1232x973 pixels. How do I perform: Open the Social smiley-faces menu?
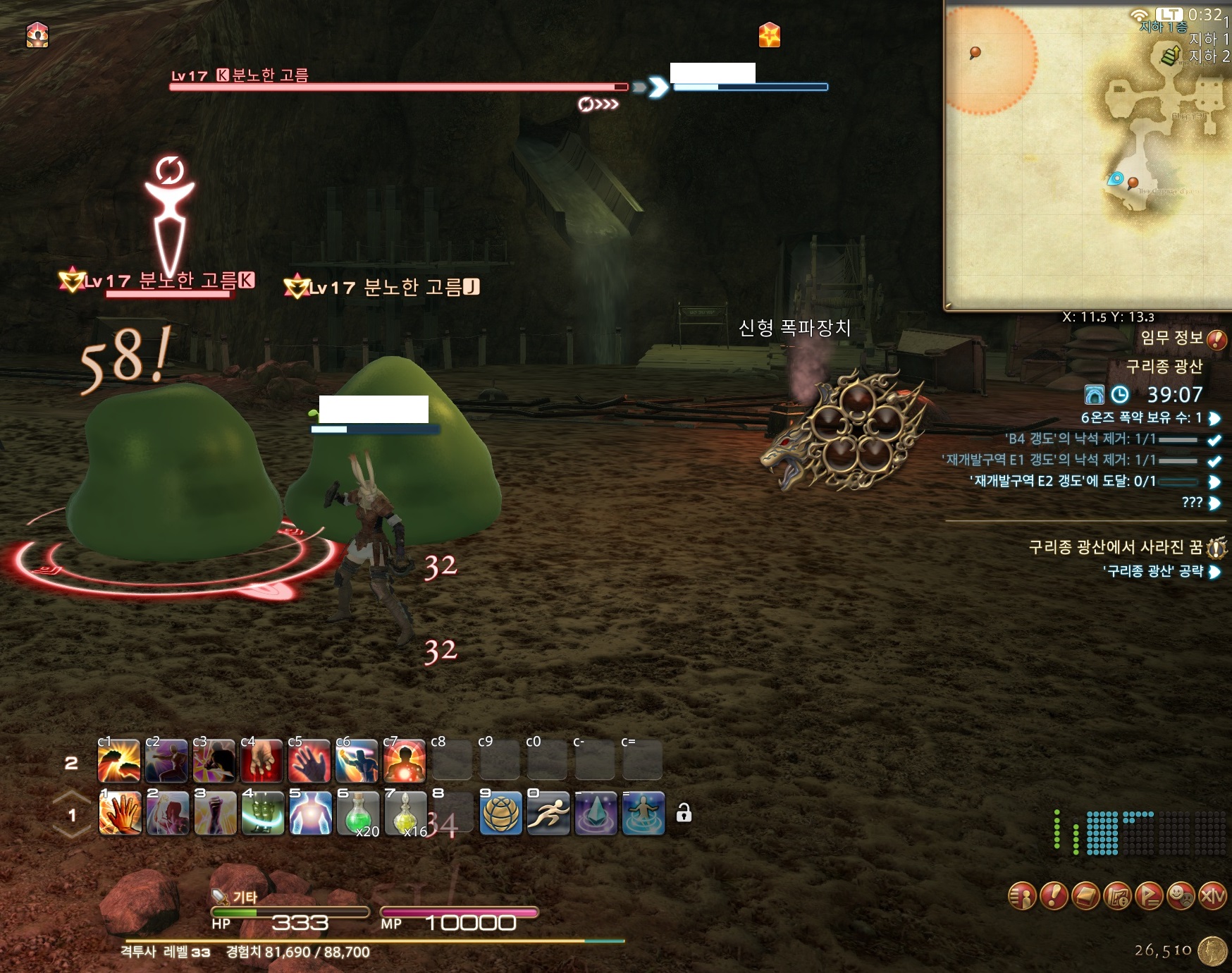pos(1181,895)
